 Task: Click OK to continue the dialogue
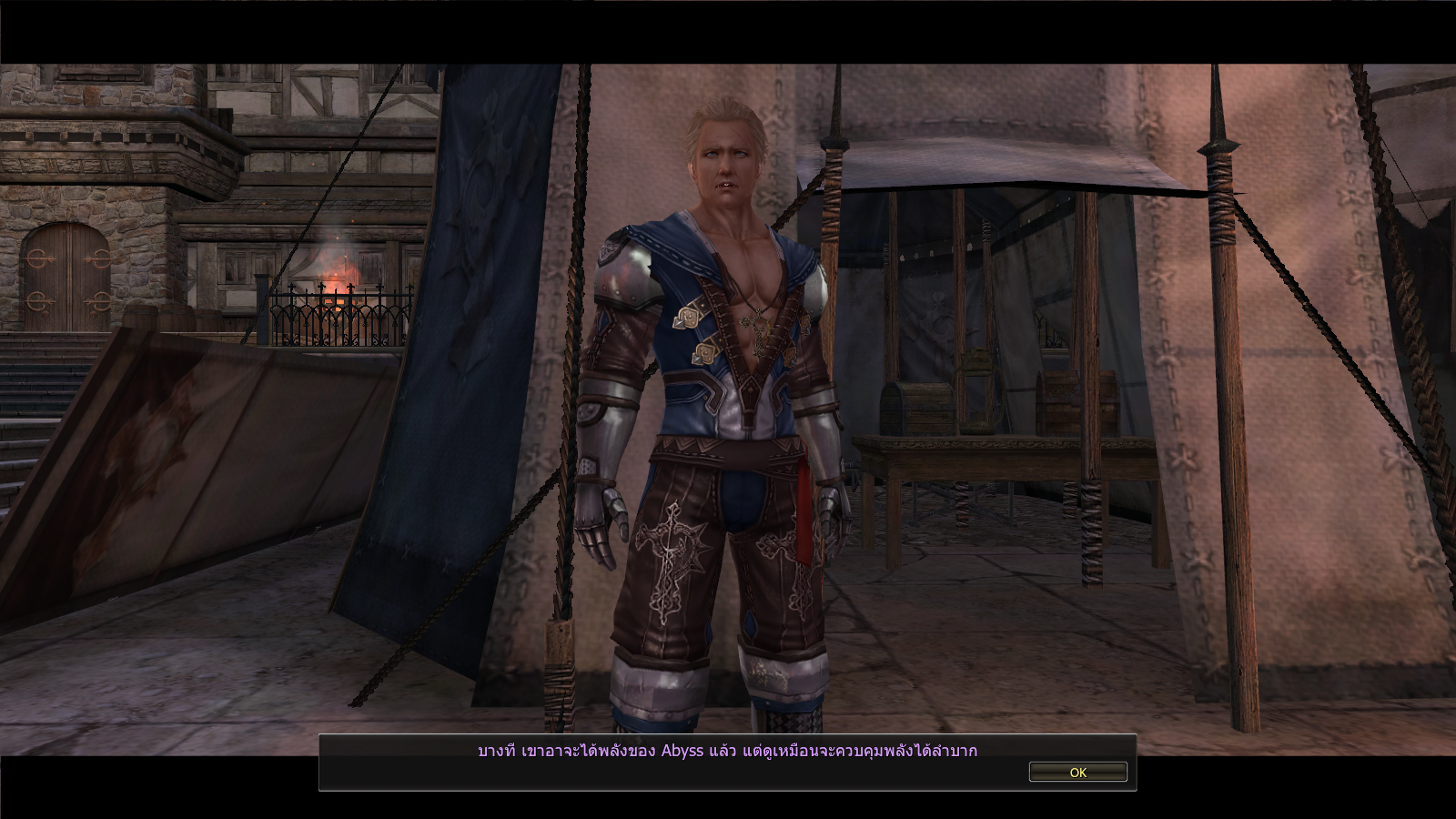pyautogui.click(x=1077, y=772)
